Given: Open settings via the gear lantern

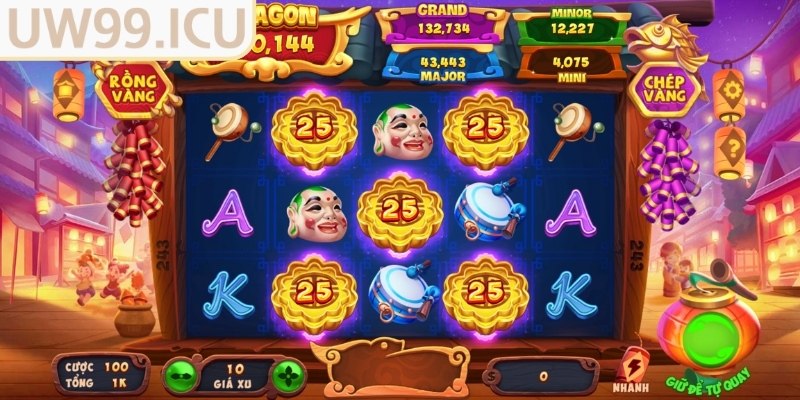Looking at the screenshot, I should click(x=730, y=91).
